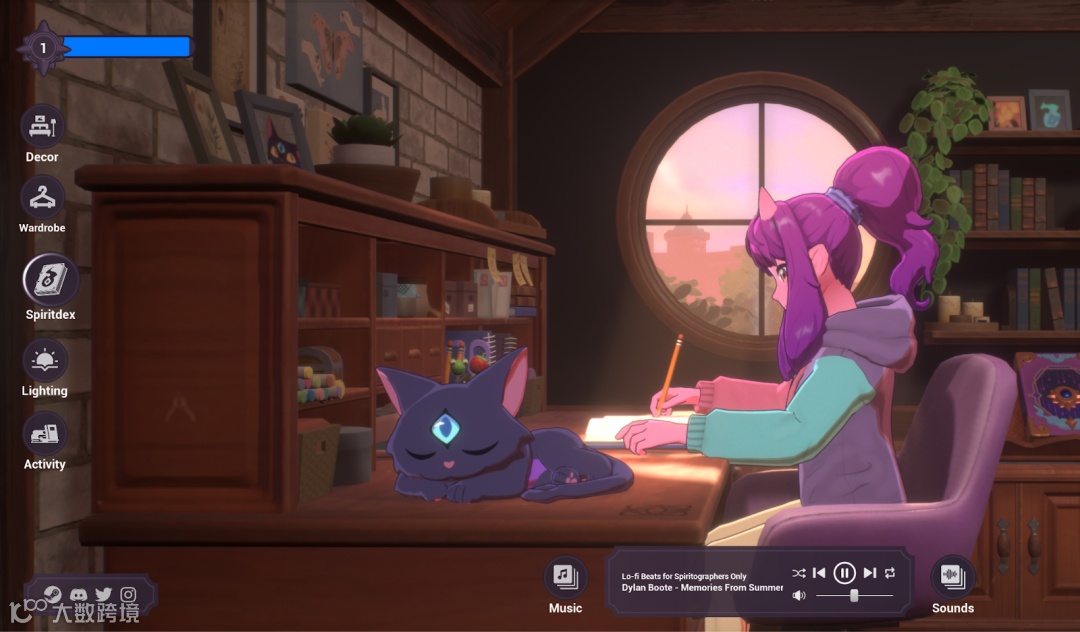Open the Spiritdex book

pos(50,279)
